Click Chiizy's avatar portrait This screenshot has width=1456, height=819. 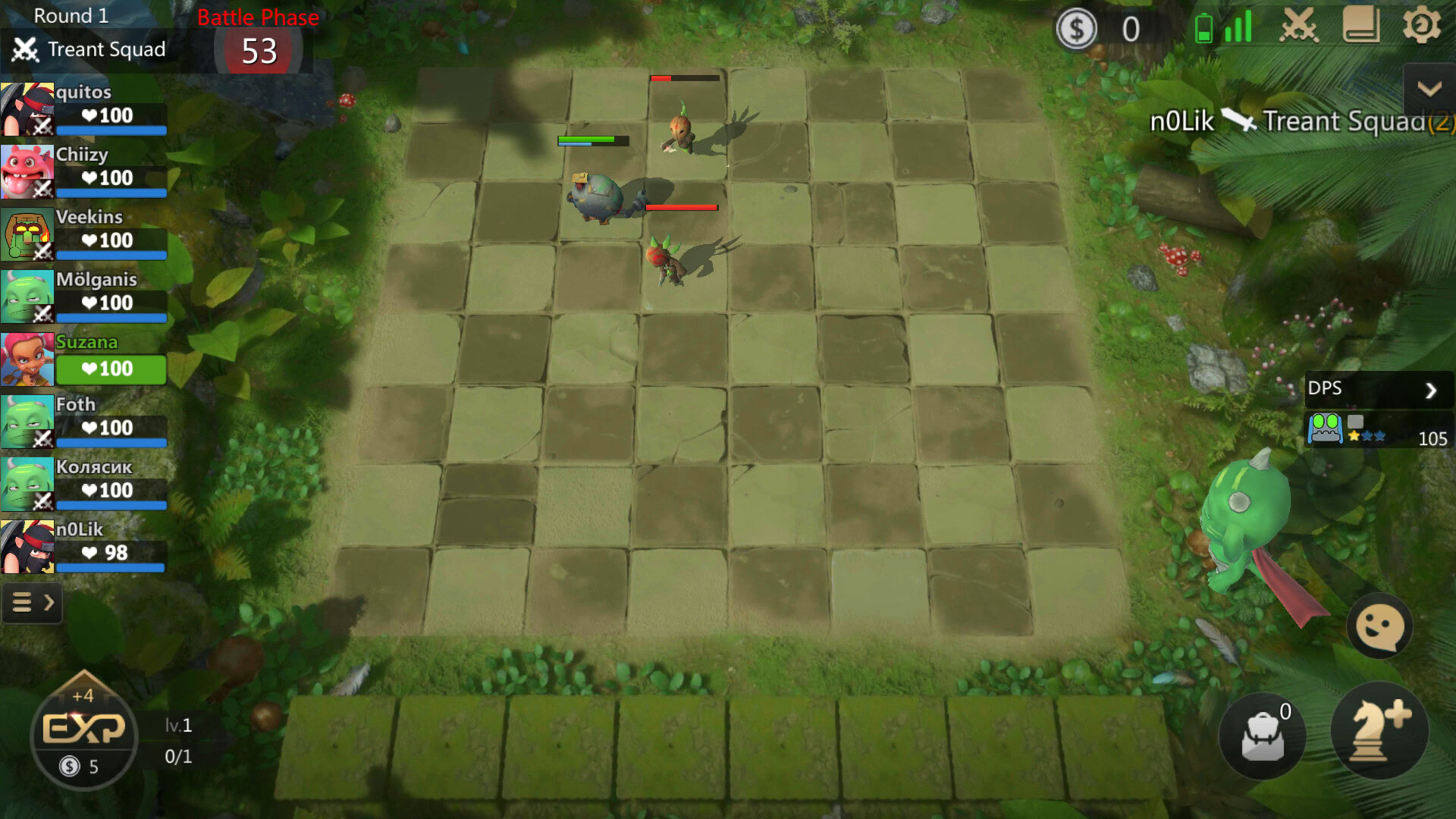tap(27, 172)
